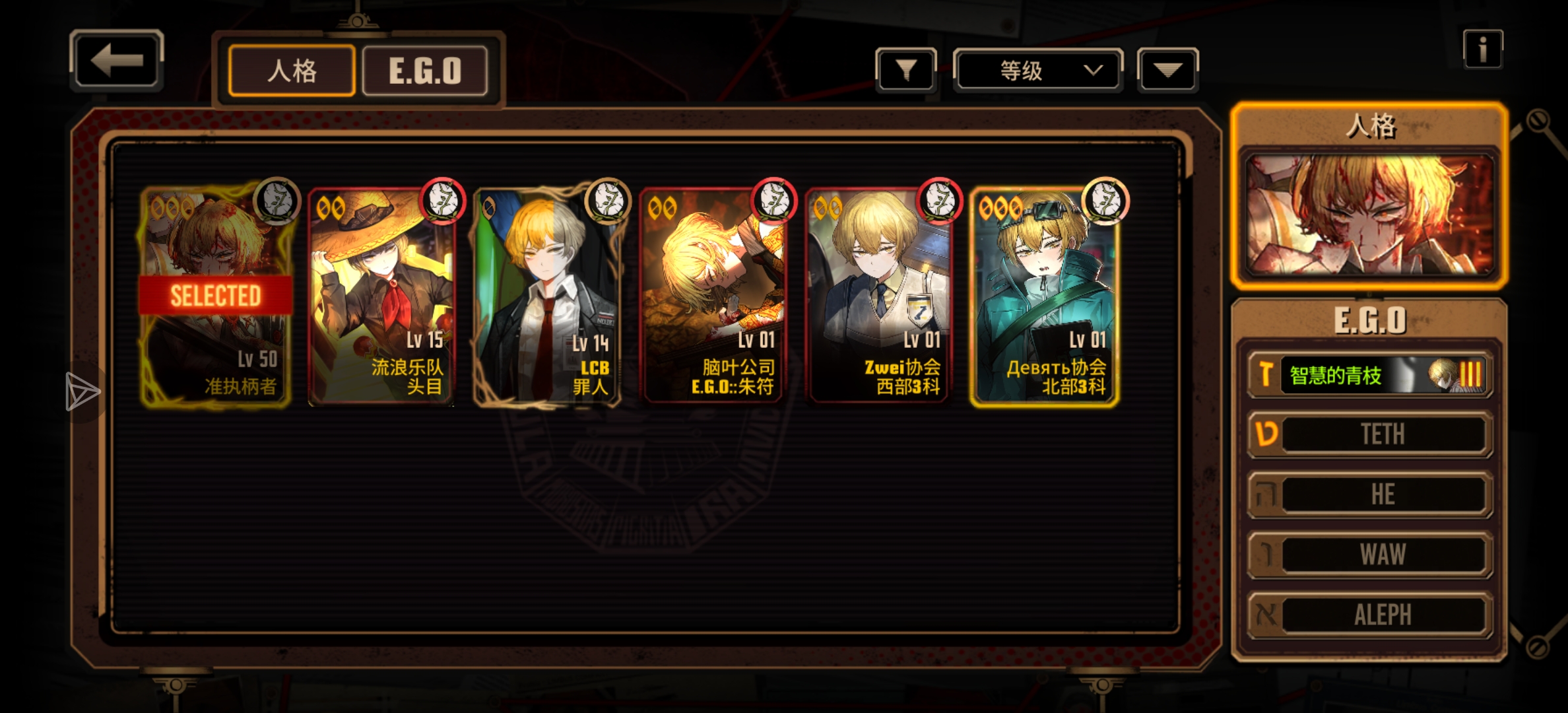Select the 流浪乐队头目 identity card
This screenshot has width=1568, height=713.
point(381,297)
